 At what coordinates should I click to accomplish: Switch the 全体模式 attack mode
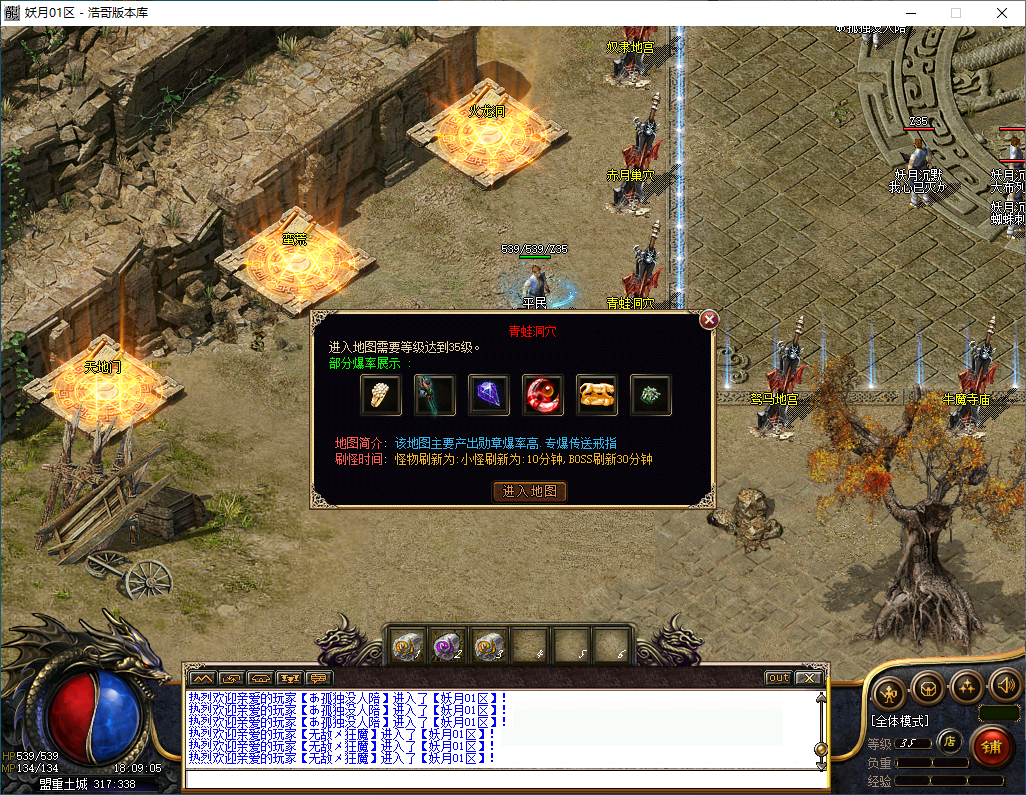click(900, 720)
